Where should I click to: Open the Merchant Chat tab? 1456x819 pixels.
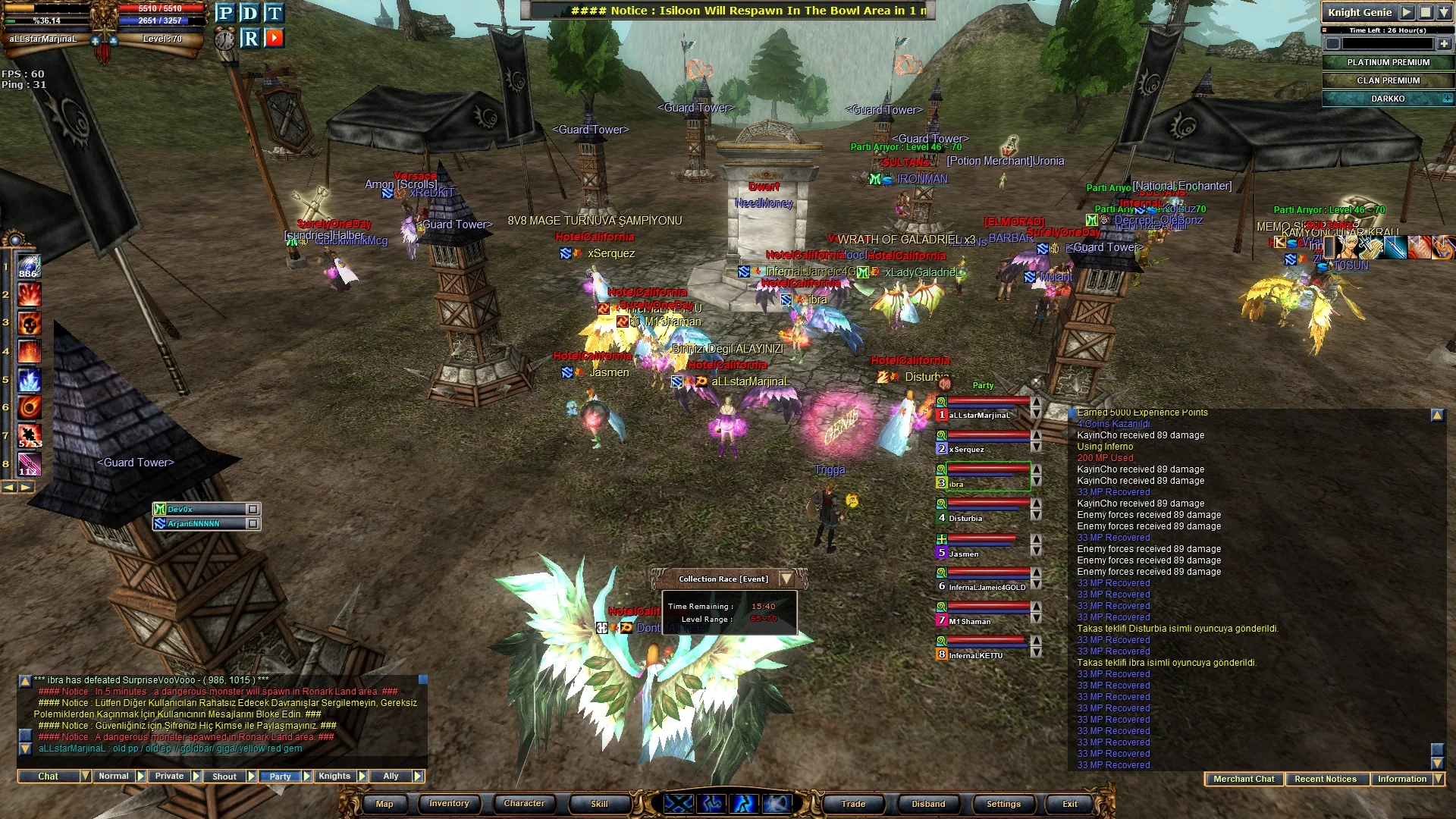(x=1244, y=779)
